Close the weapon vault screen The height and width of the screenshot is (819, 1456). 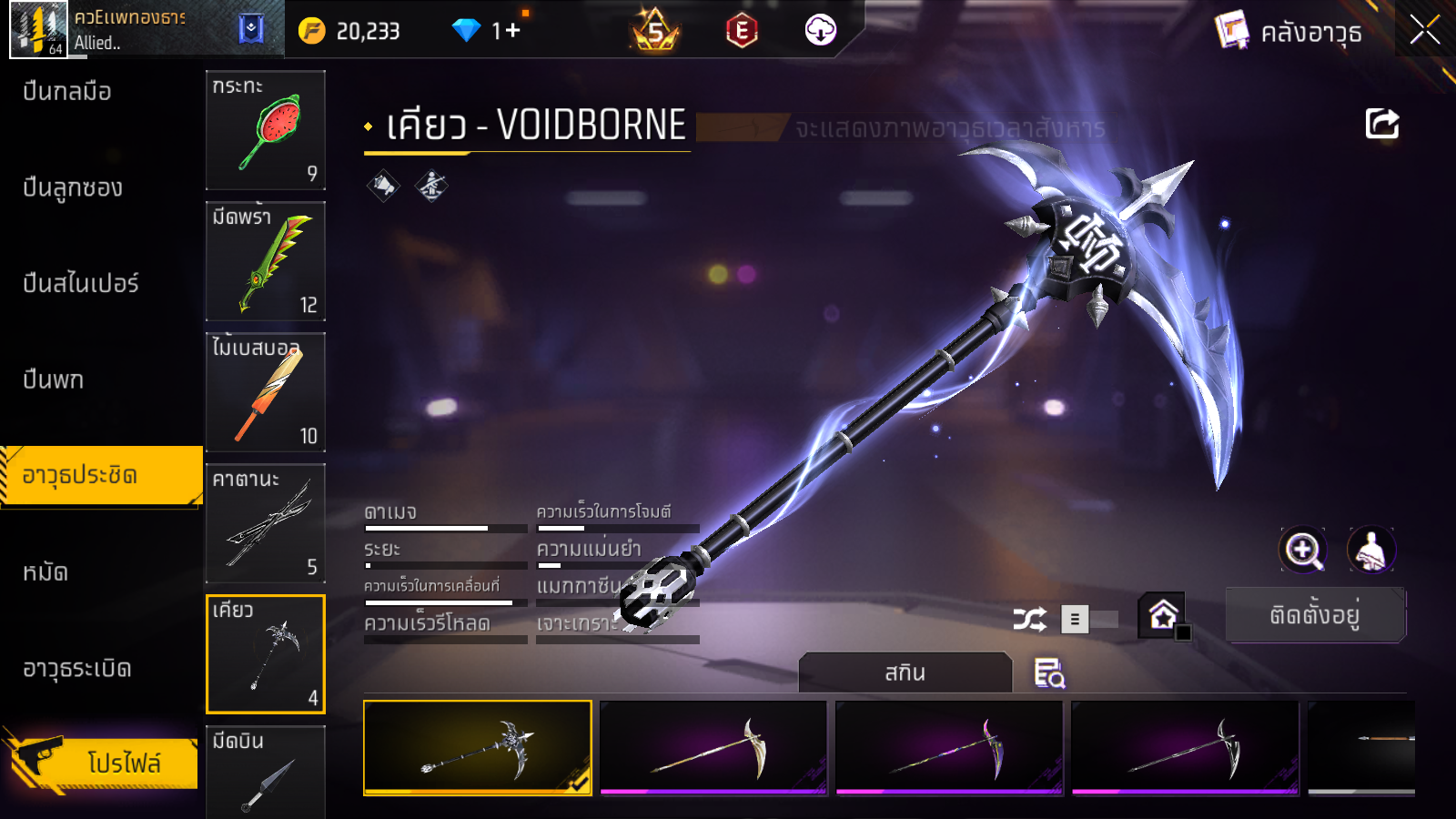(1424, 31)
